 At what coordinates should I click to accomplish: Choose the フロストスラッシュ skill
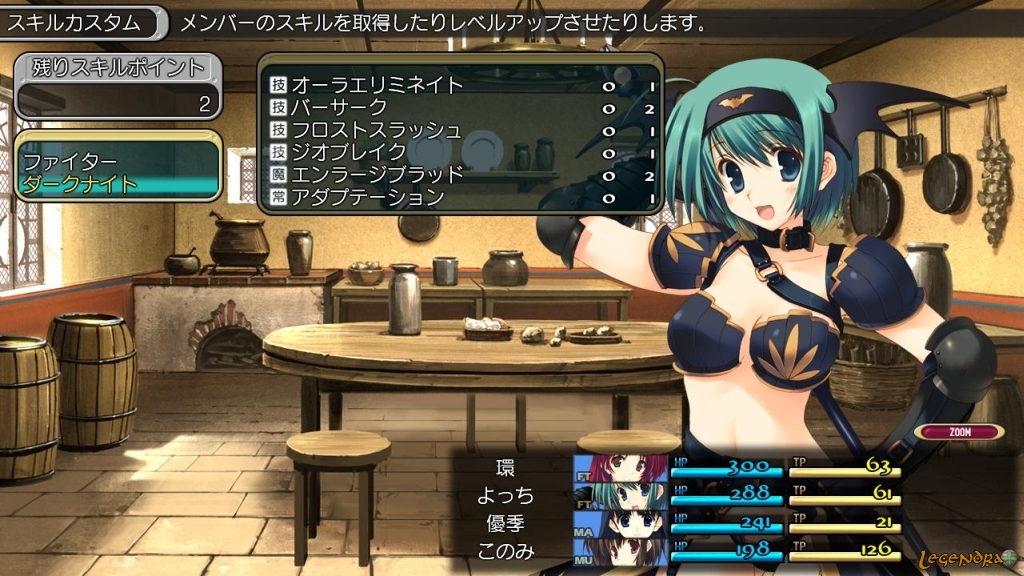click(376, 130)
